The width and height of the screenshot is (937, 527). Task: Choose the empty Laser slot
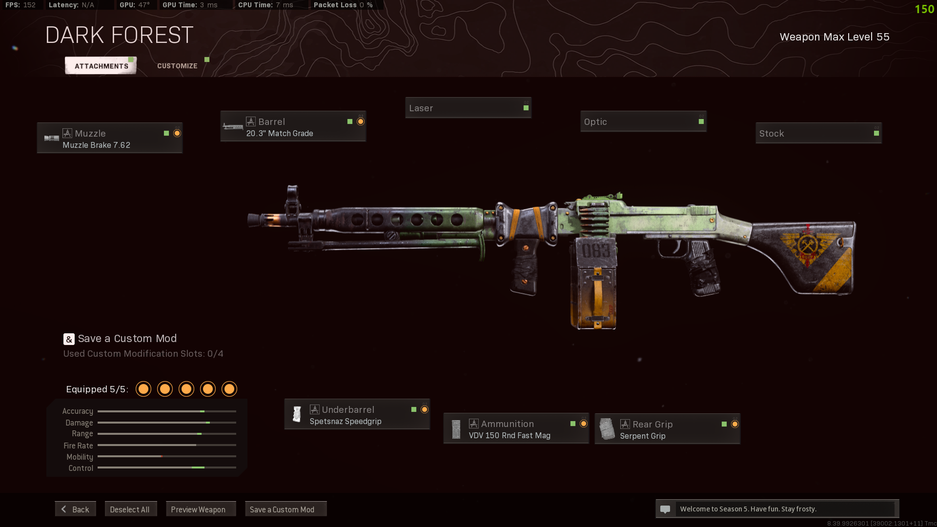click(468, 108)
